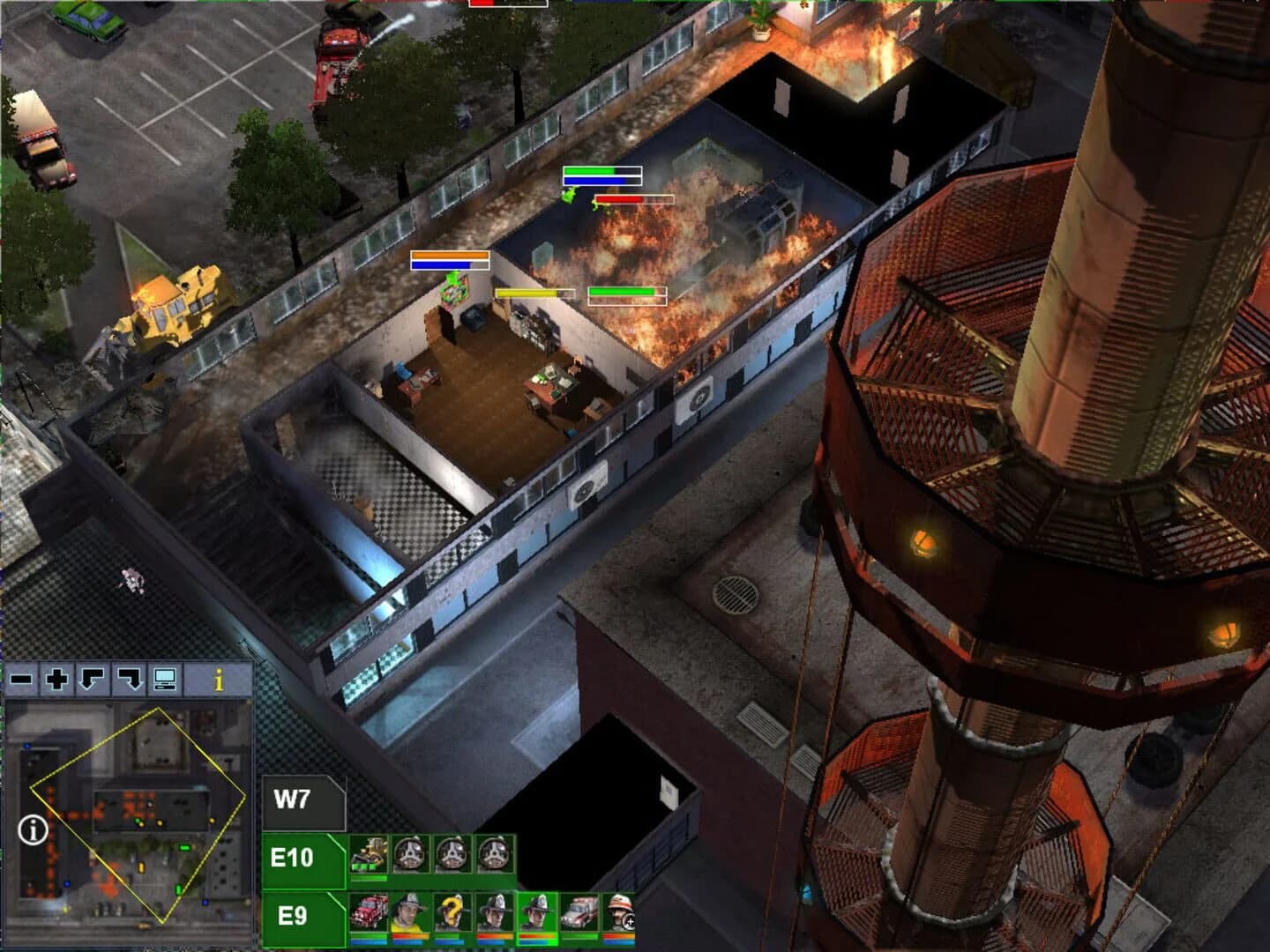Click the green health bar under the bulldozer icon
The image size is (1270, 952).
369,879
